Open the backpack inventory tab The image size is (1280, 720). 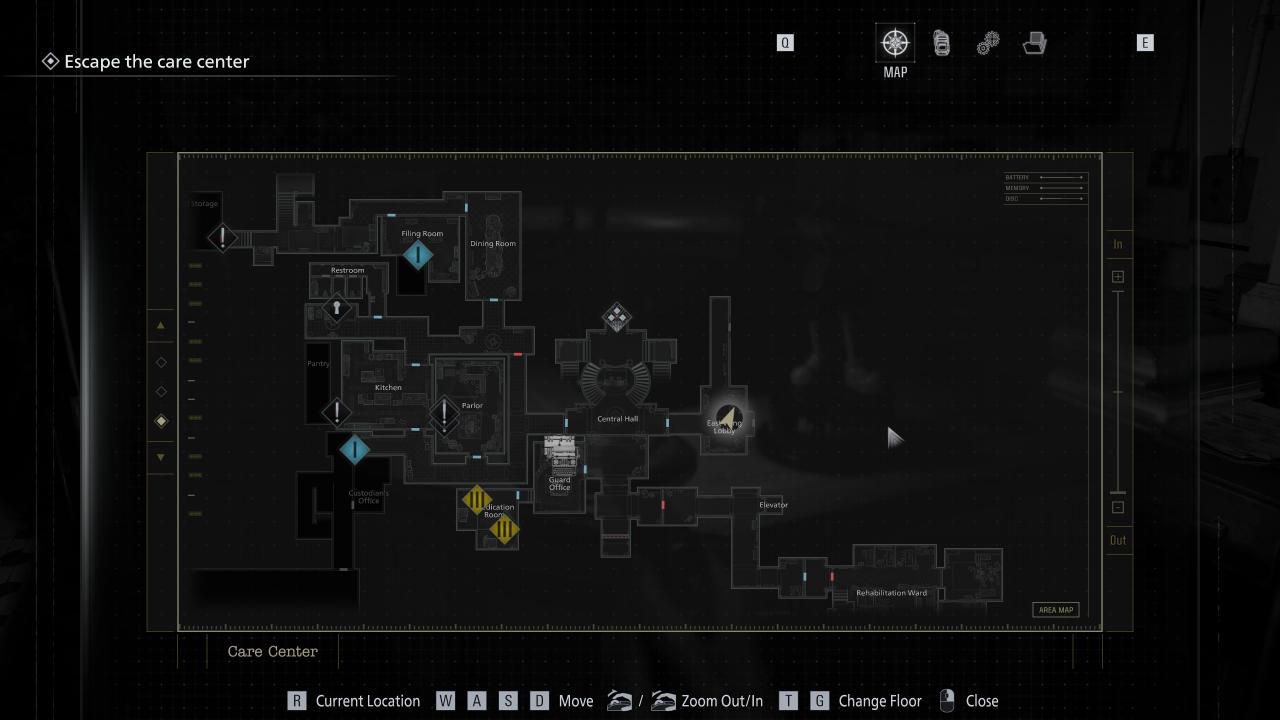tap(941, 43)
